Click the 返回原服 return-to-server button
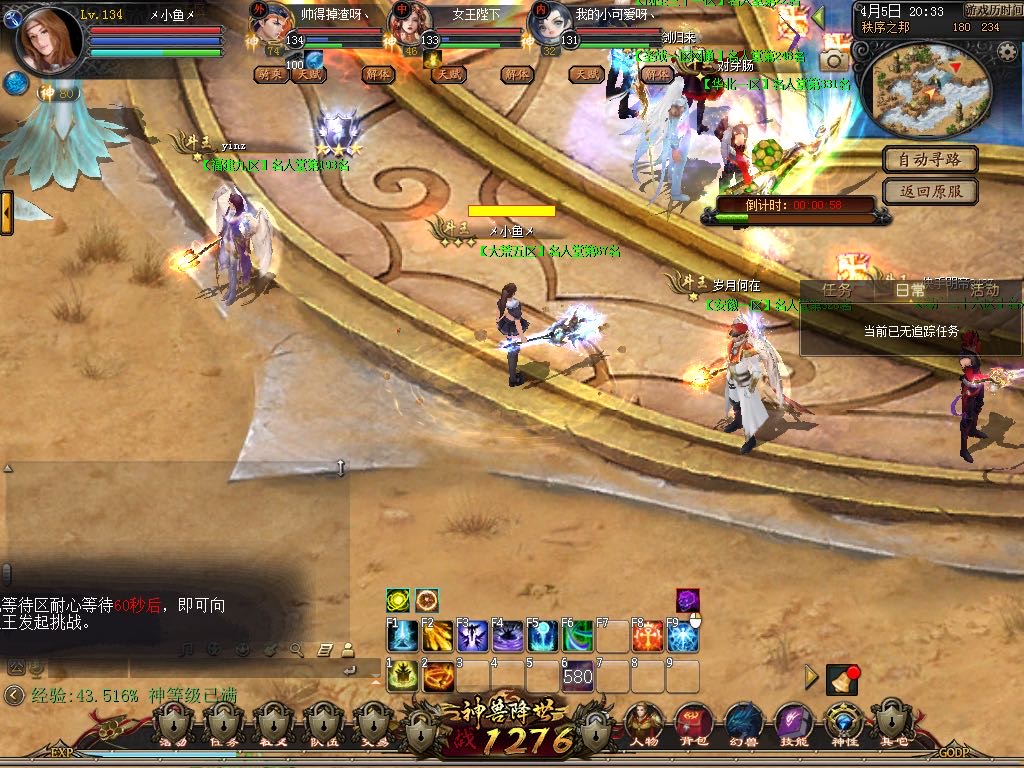This screenshot has width=1024, height=768. coord(929,191)
